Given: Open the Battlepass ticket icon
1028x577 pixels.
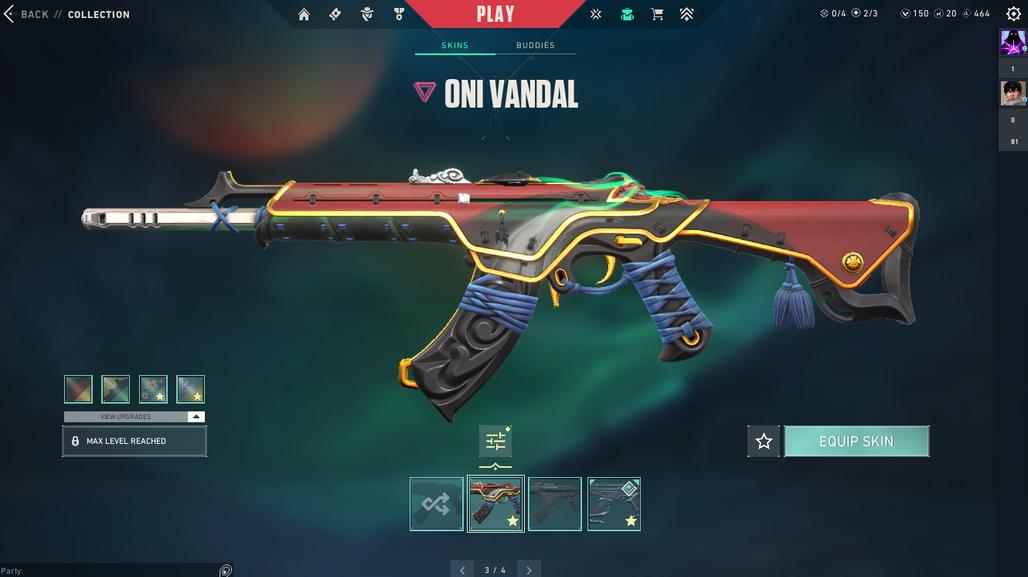Looking at the screenshot, I should (x=335, y=14).
